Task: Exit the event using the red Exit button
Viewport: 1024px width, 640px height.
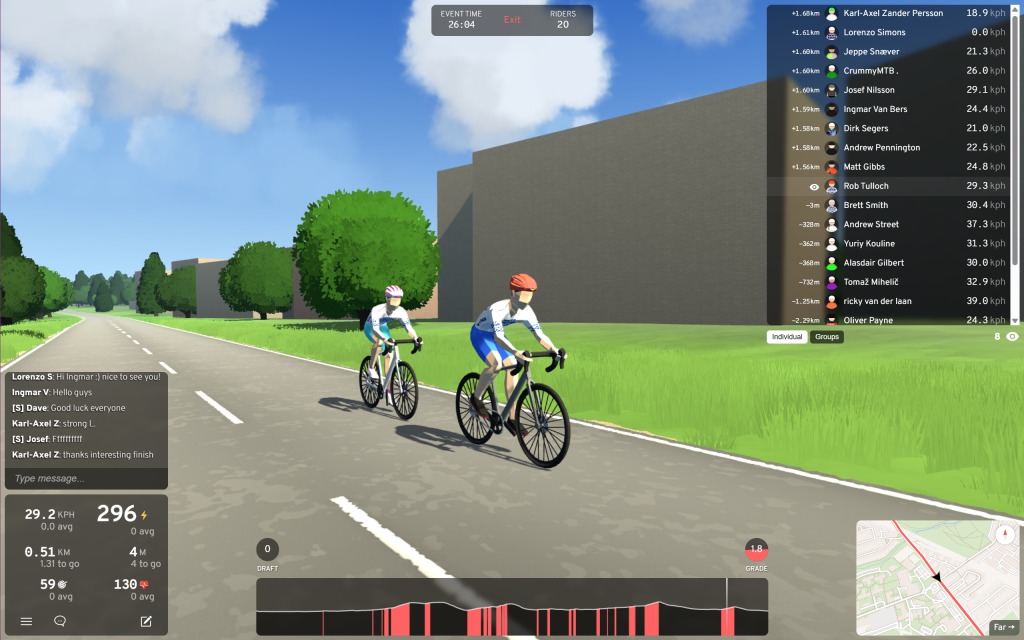Action: (512, 20)
